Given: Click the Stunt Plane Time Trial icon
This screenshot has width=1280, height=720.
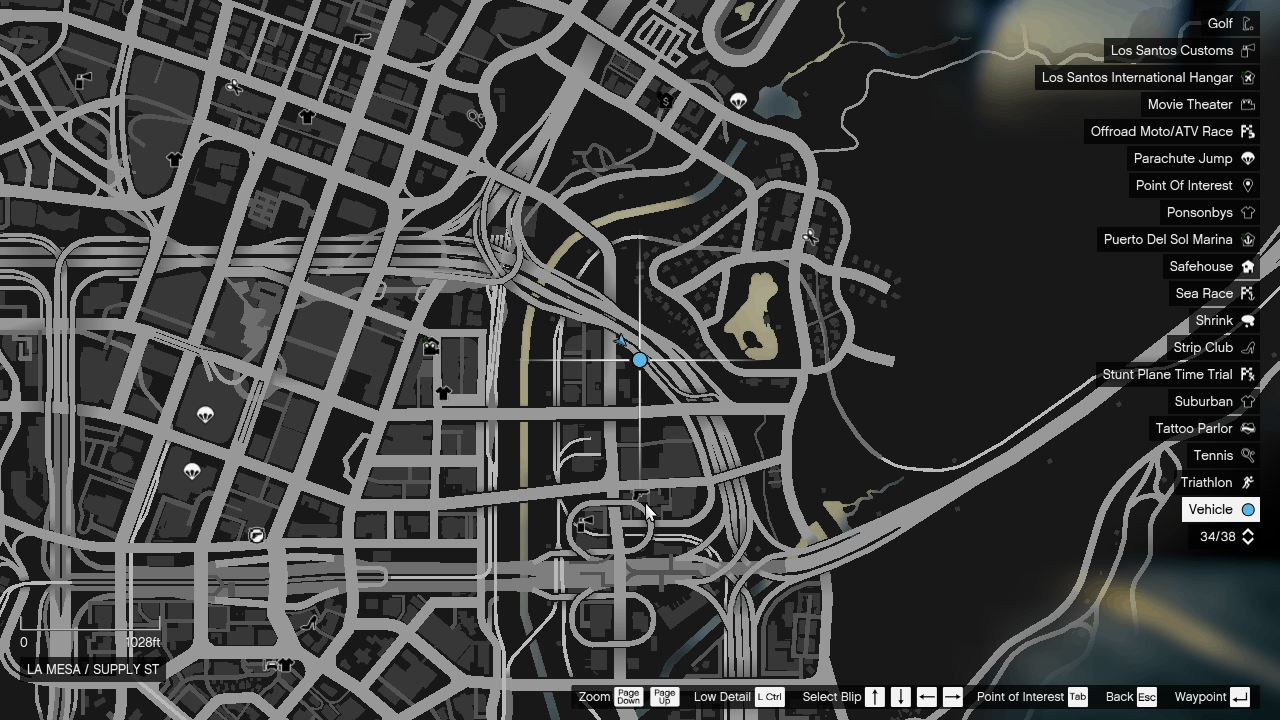Looking at the screenshot, I should [x=1247, y=374].
